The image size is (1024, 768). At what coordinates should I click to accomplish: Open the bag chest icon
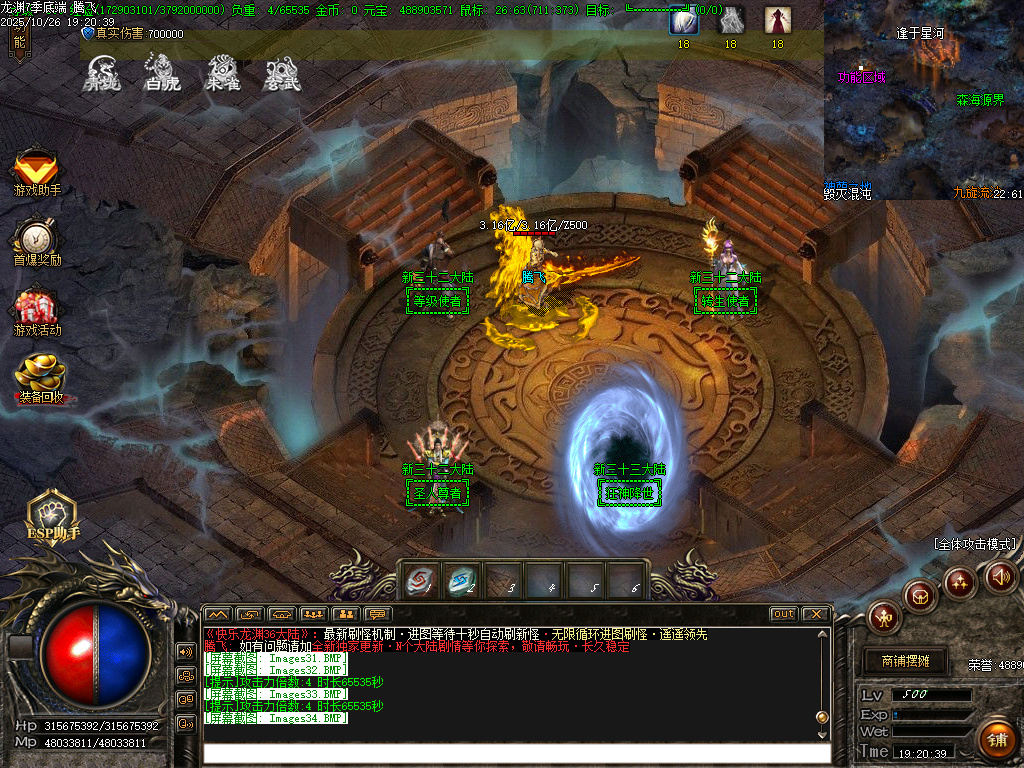(x=920, y=596)
